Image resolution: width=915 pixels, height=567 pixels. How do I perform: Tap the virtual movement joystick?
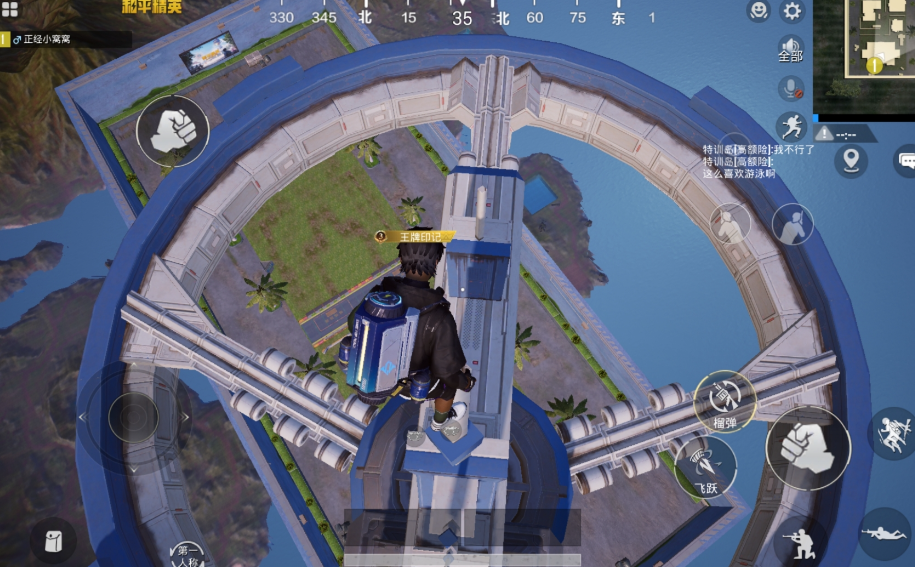133,416
